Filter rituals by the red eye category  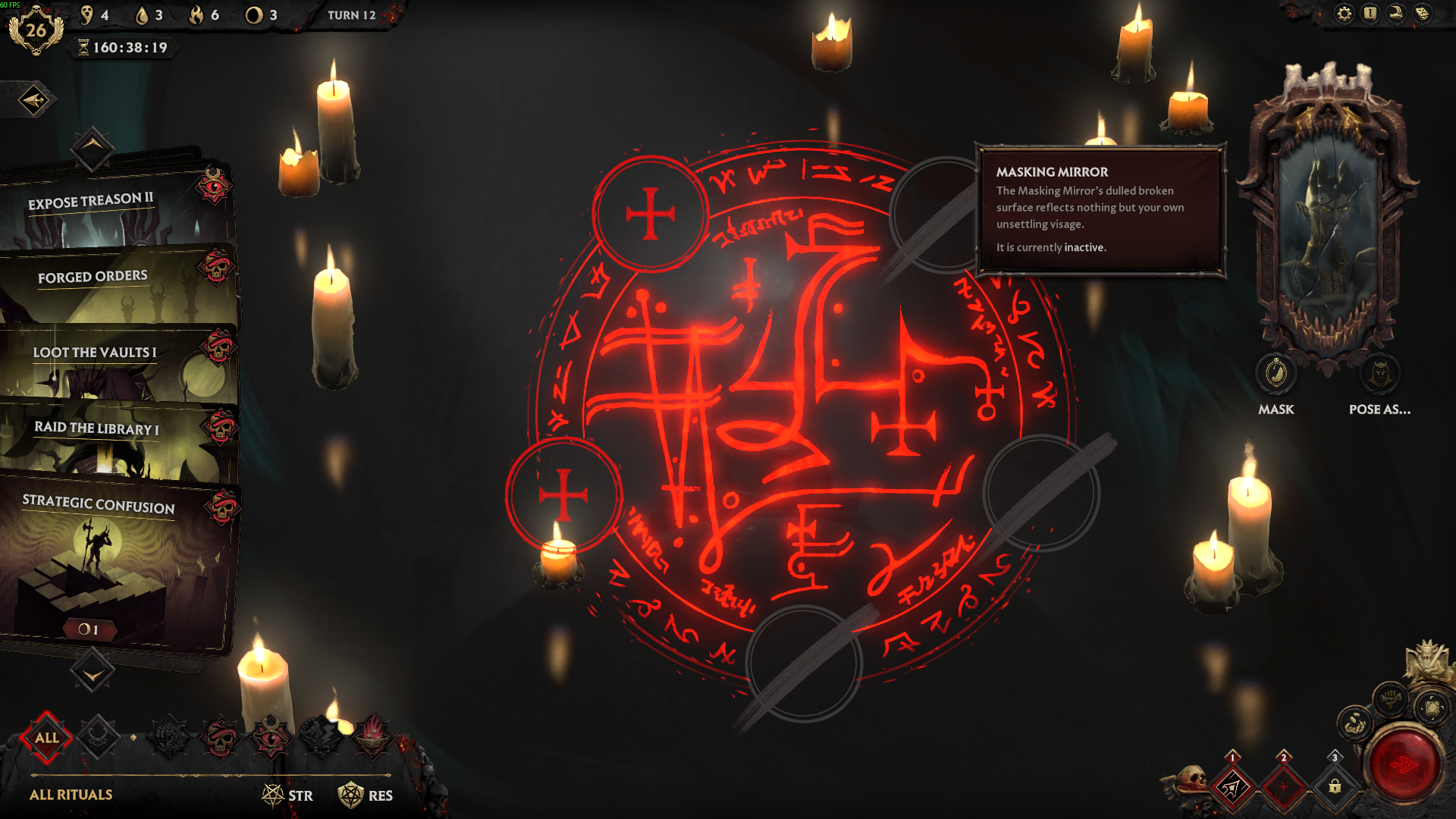tap(271, 736)
